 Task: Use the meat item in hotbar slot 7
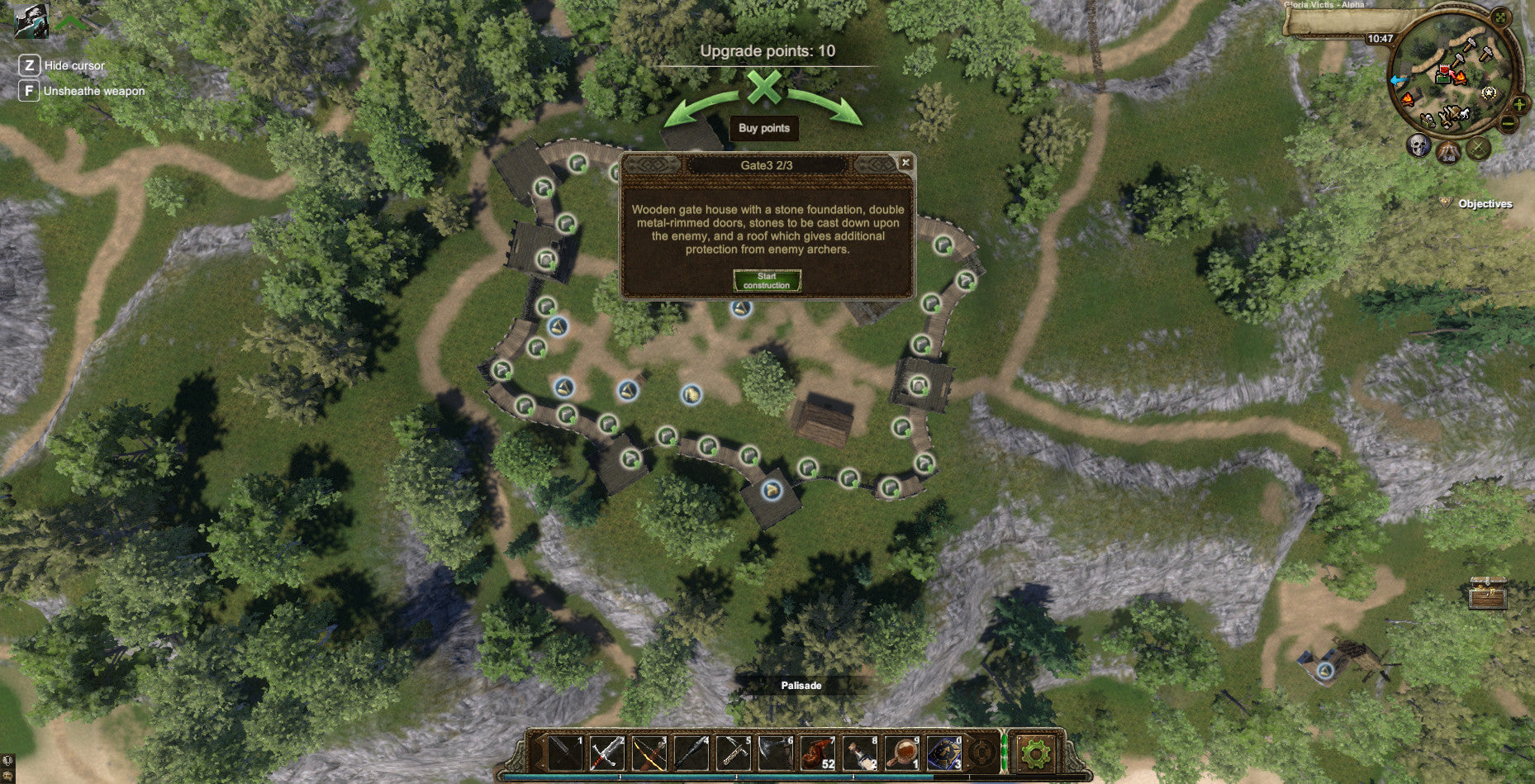point(818,753)
